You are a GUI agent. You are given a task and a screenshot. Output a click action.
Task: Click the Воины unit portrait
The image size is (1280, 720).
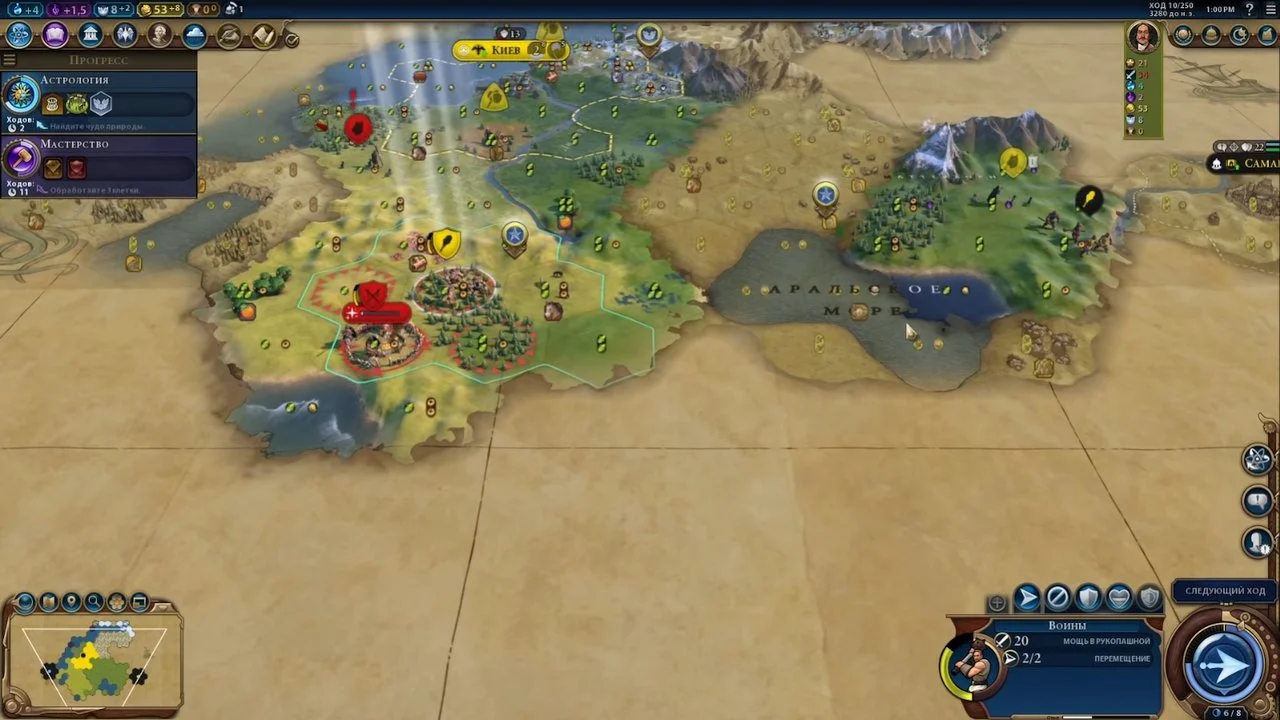pyautogui.click(x=970, y=663)
